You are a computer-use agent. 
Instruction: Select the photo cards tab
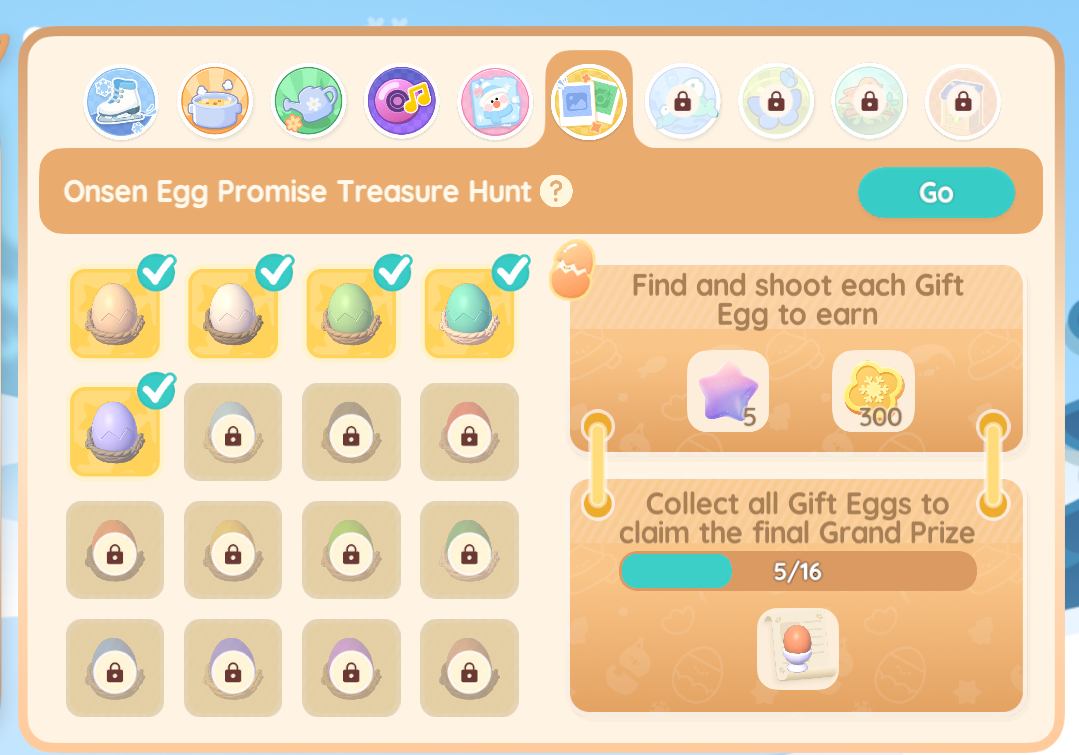pyautogui.click(x=589, y=102)
